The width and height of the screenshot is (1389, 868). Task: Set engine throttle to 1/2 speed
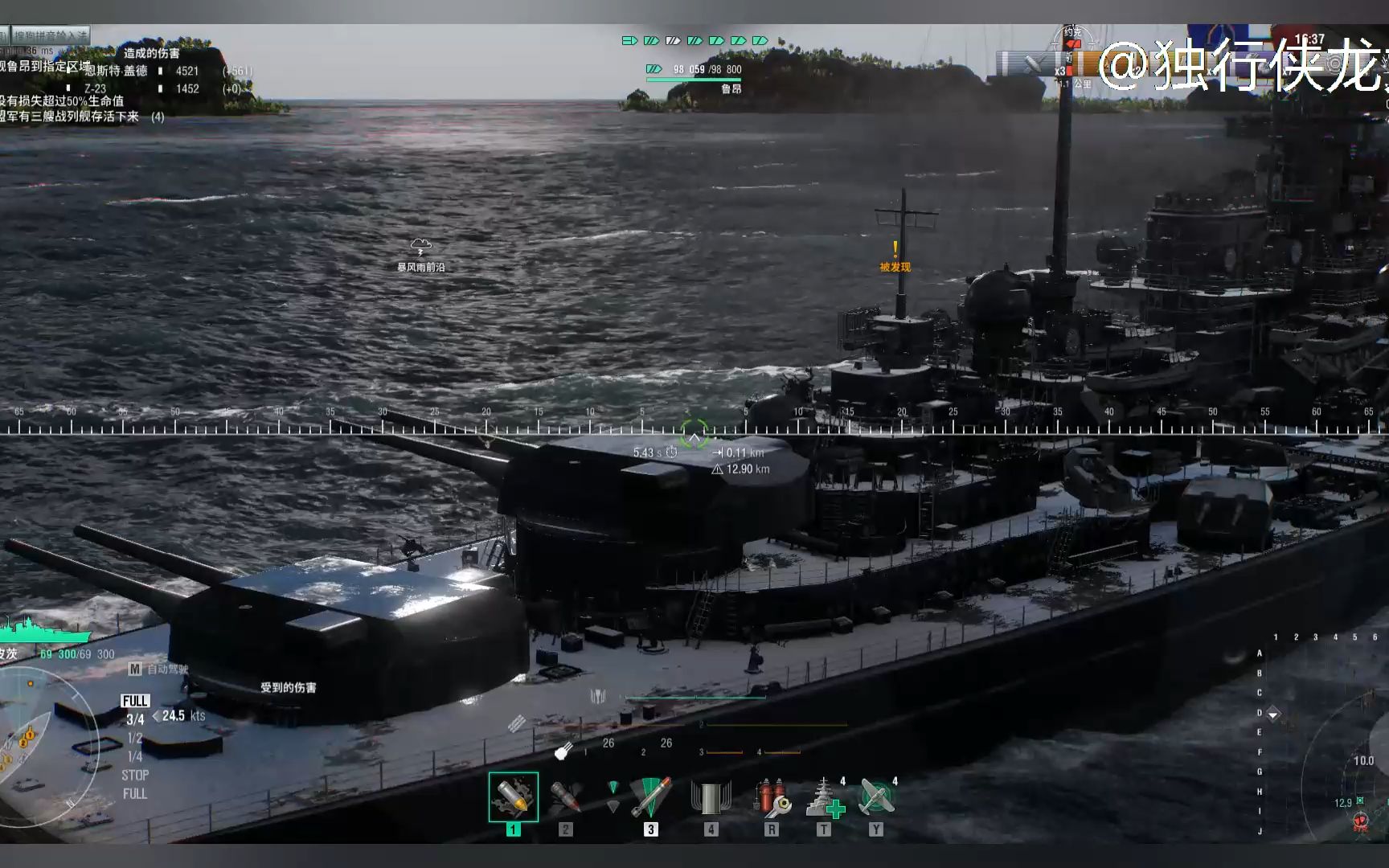(135, 738)
